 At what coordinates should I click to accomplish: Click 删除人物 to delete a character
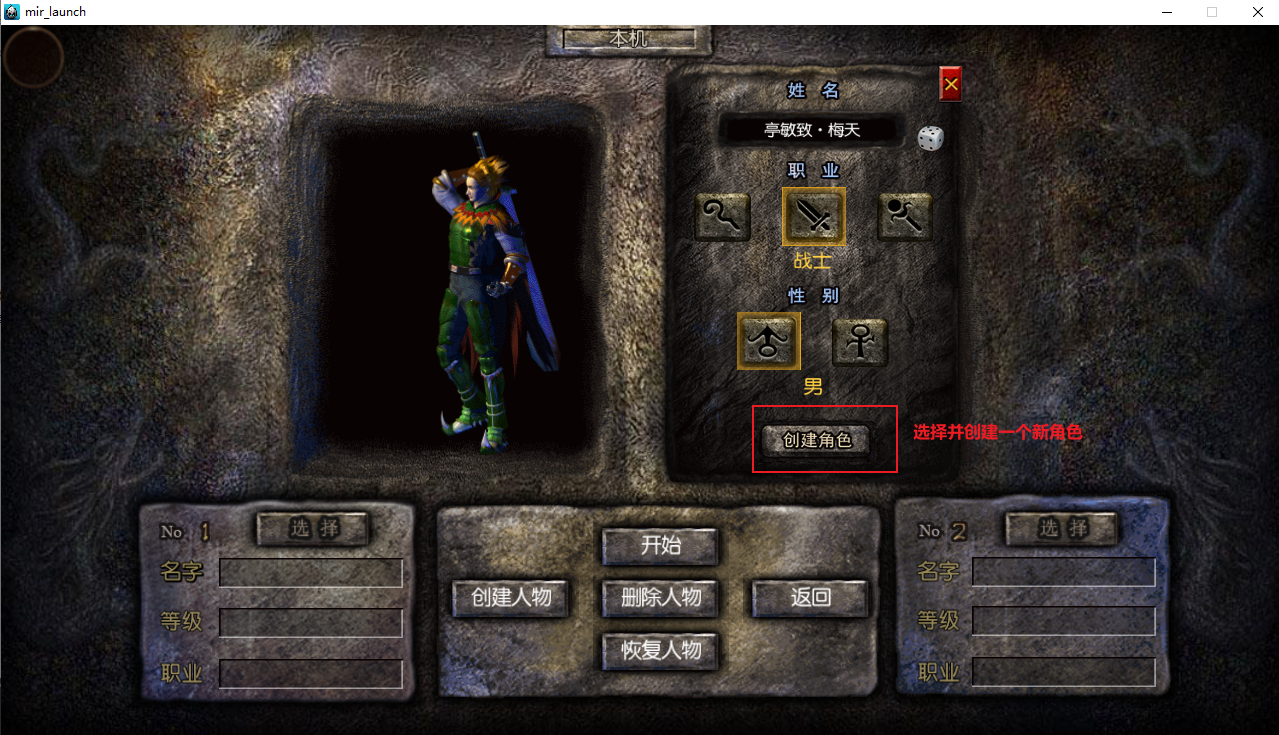pos(660,598)
